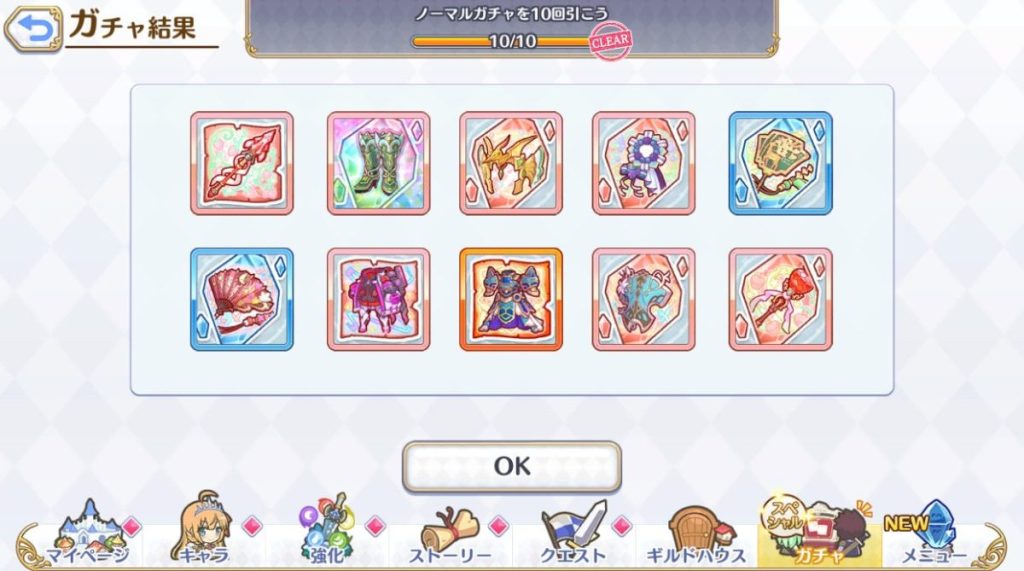This screenshot has width=1024, height=571.
Task: Select the red spear item result
Action: (x=242, y=163)
